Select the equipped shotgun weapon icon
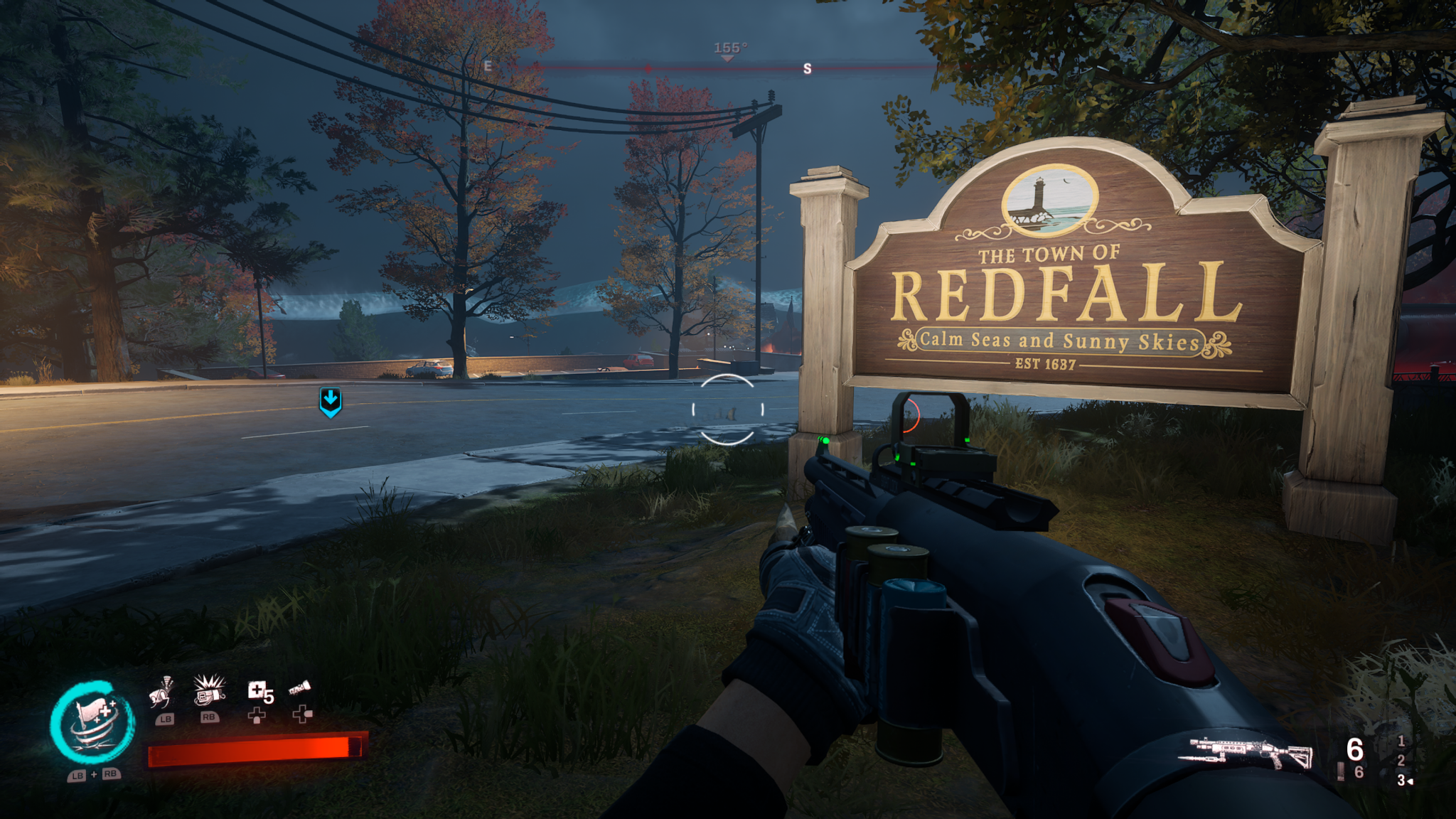 point(1246,753)
